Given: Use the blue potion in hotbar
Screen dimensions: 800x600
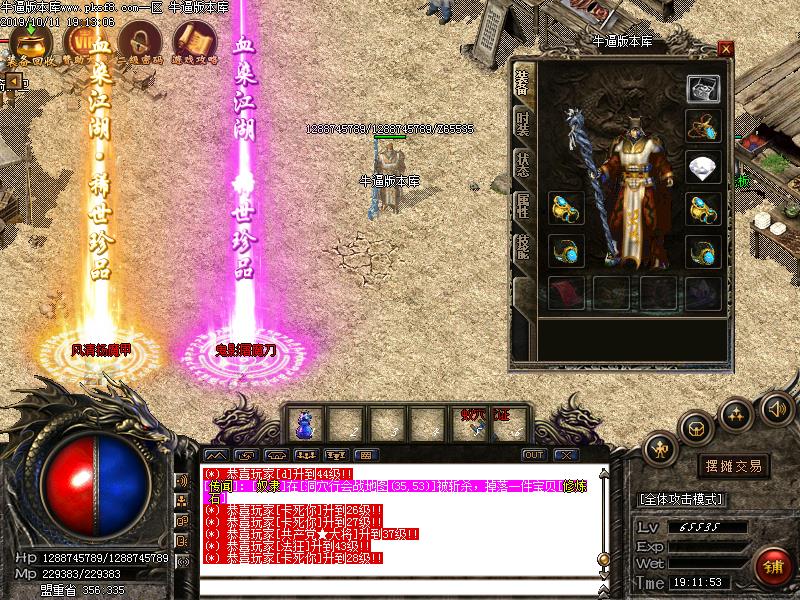Looking at the screenshot, I should click(x=303, y=424).
